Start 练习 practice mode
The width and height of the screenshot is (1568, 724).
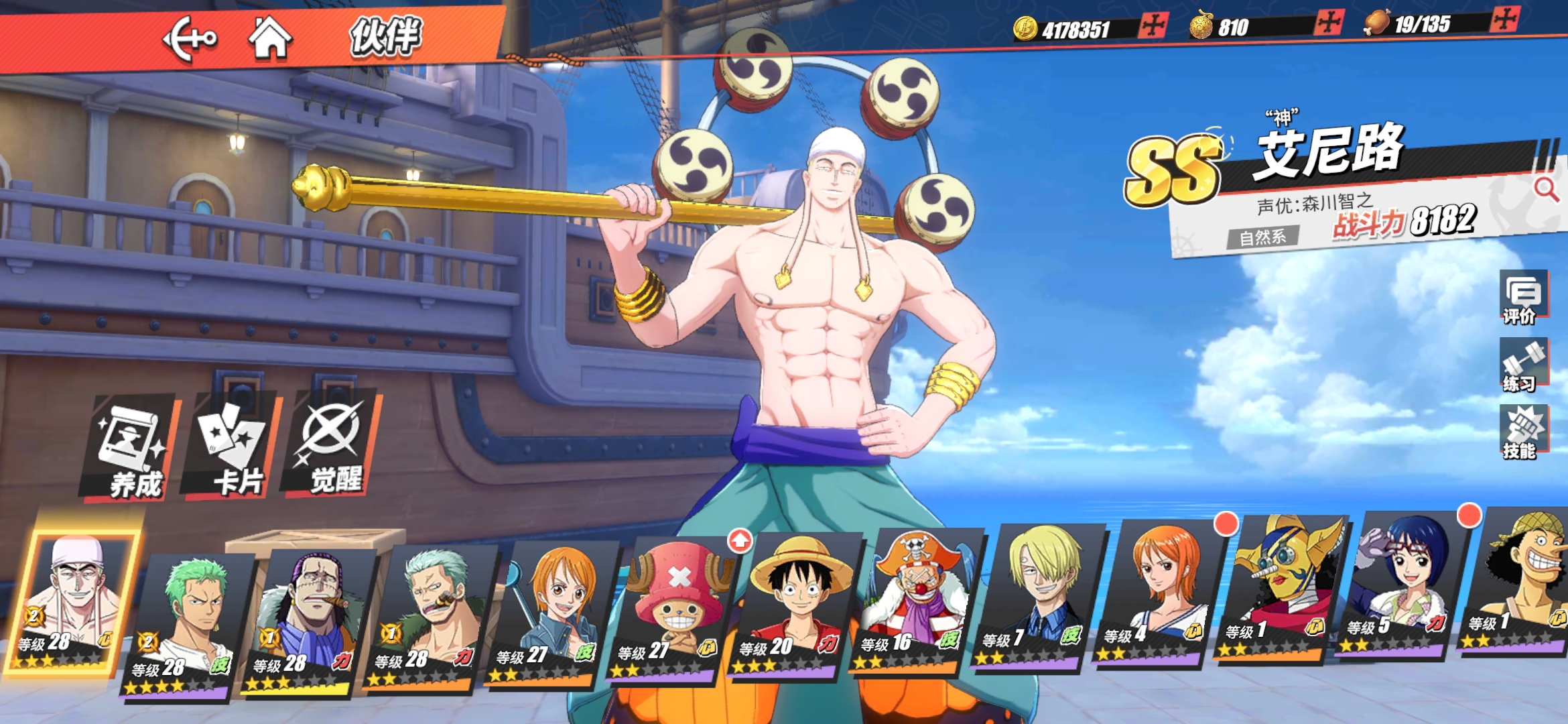[x=1522, y=365]
